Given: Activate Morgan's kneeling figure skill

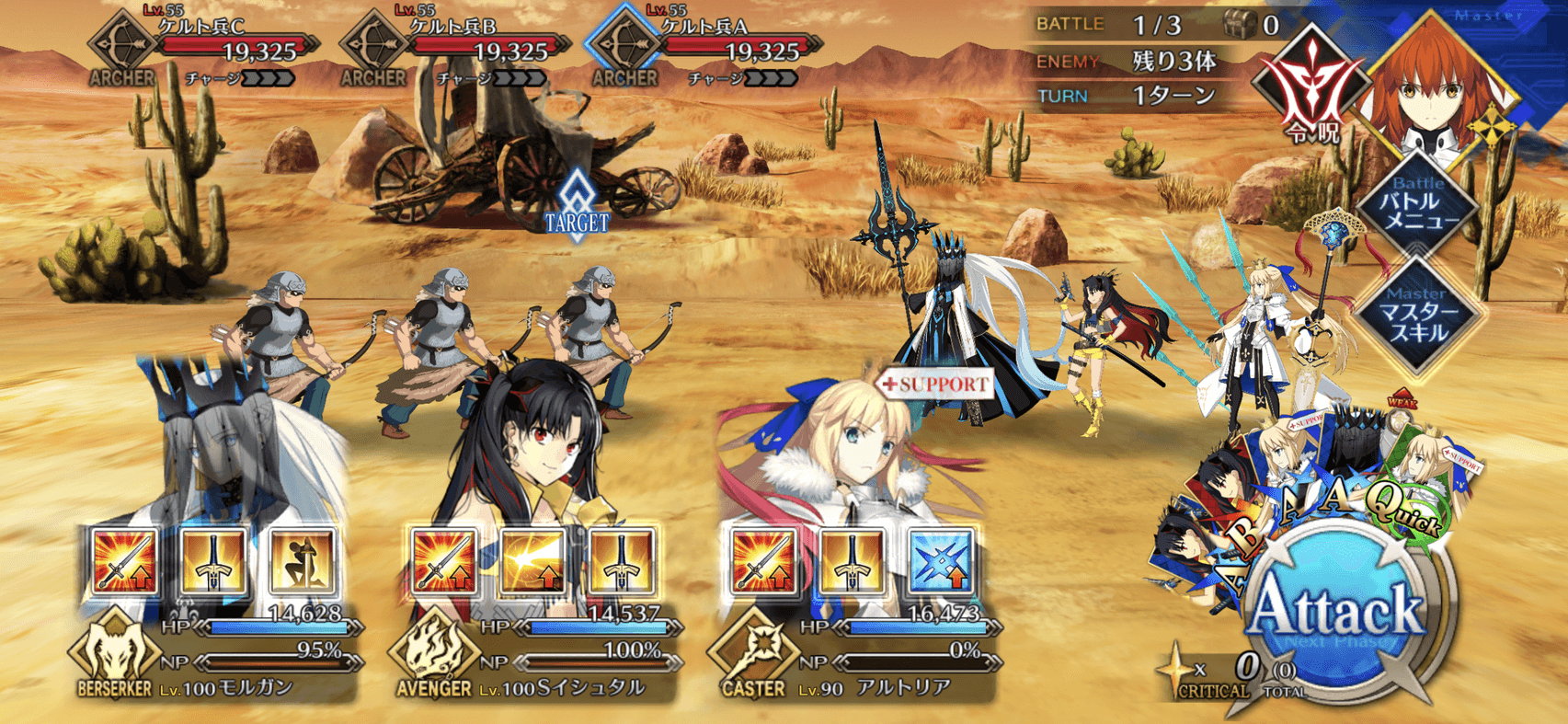Looking at the screenshot, I should [302, 561].
